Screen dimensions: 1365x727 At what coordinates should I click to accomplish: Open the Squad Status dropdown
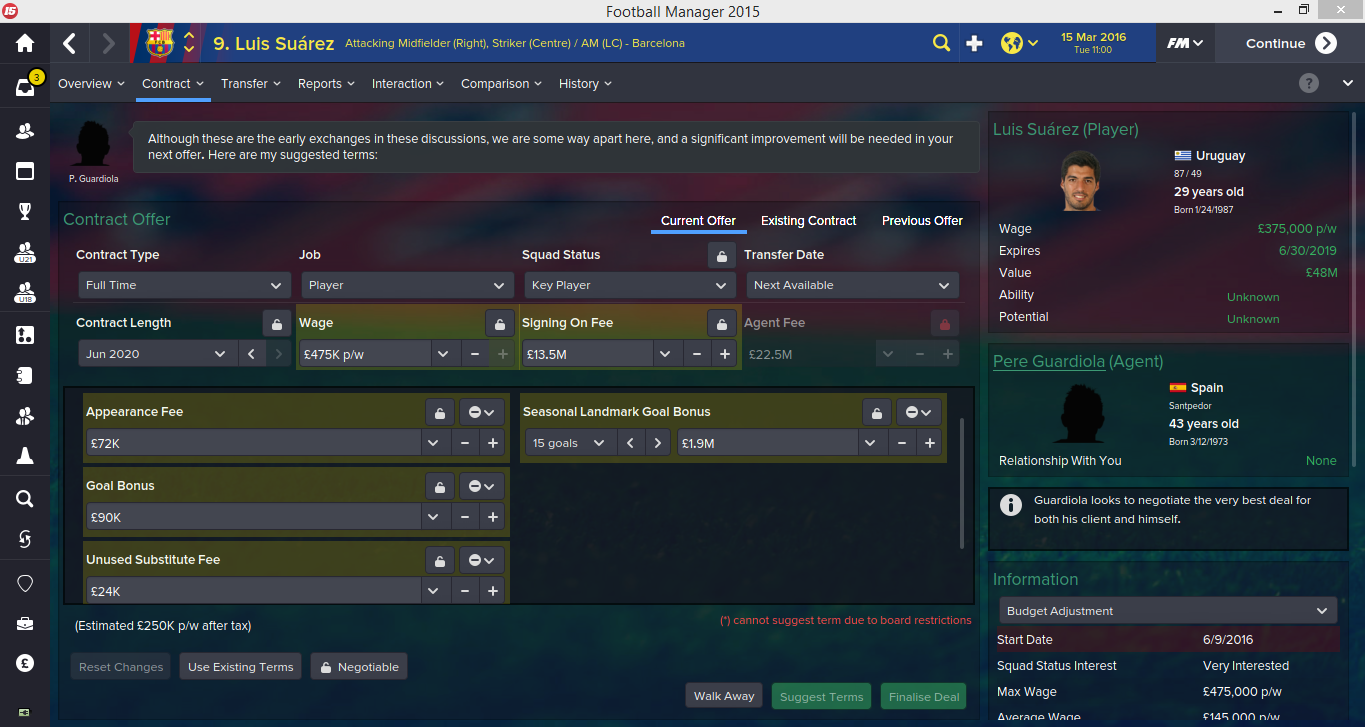pos(629,285)
